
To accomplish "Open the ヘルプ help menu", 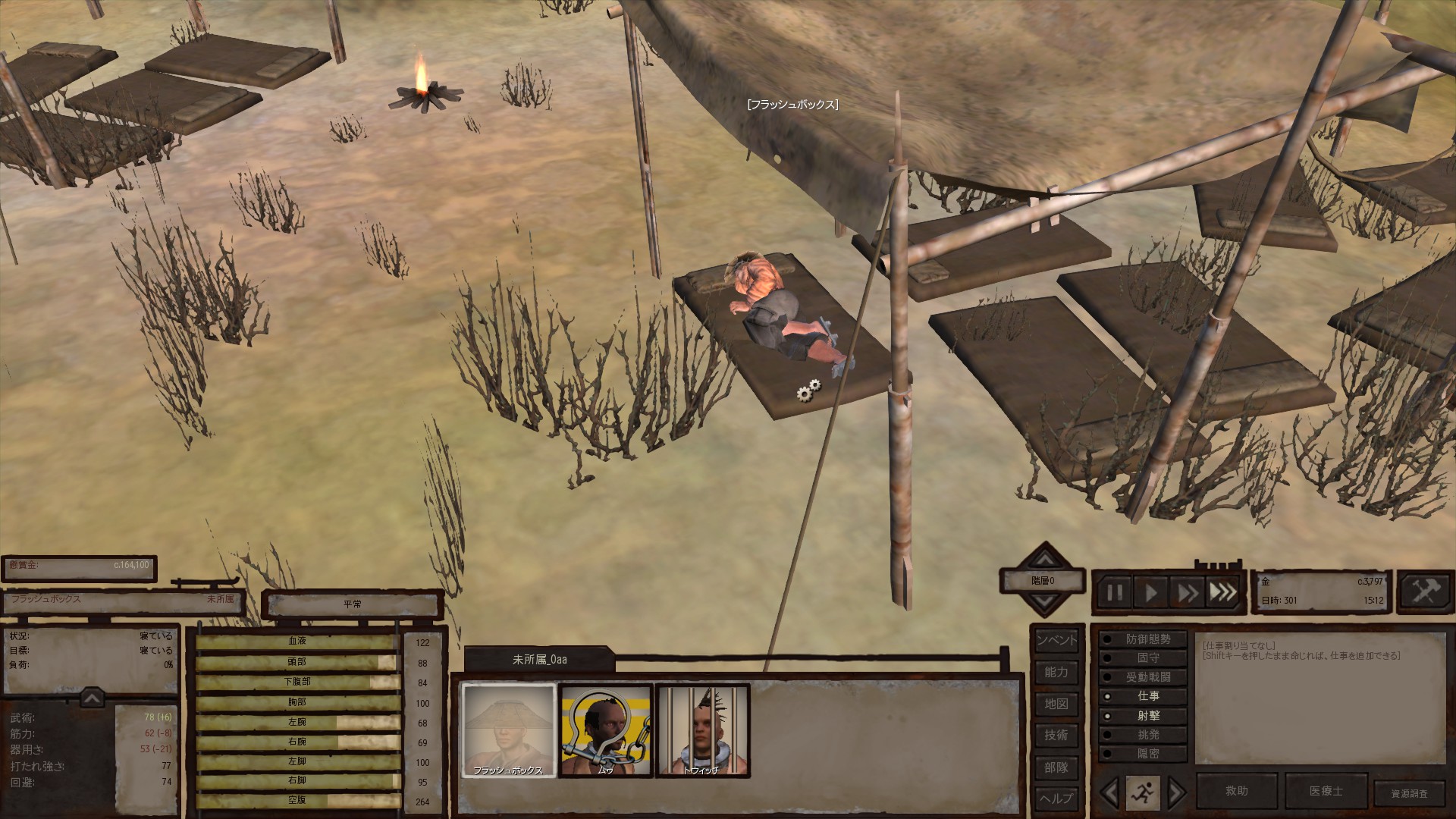I will tap(1056, 799).
